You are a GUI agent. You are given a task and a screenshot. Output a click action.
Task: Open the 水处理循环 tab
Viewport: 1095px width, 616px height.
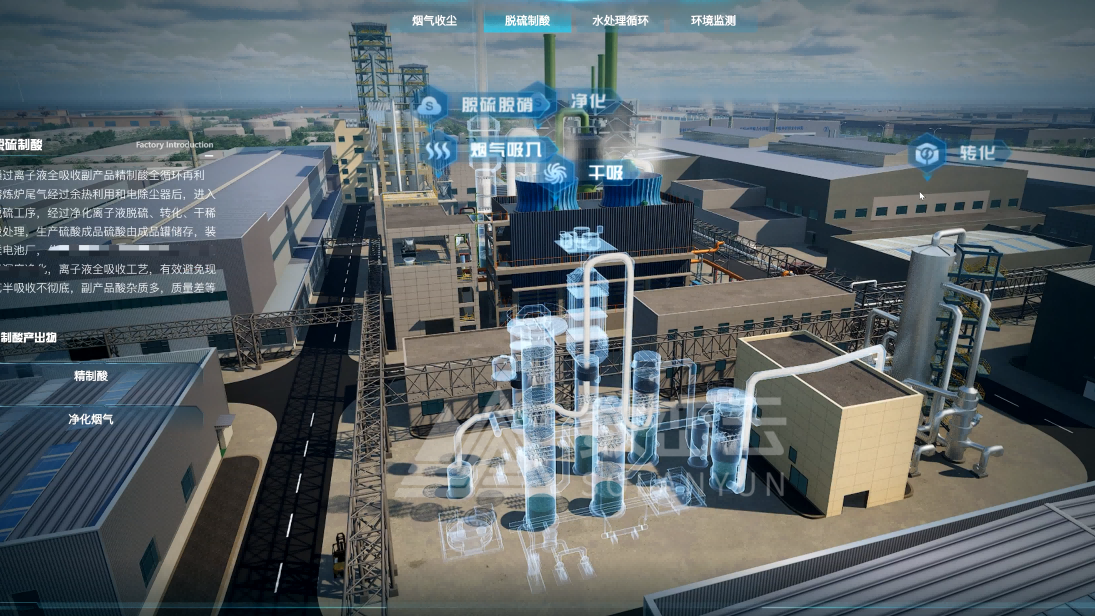(x=620, y=21)
